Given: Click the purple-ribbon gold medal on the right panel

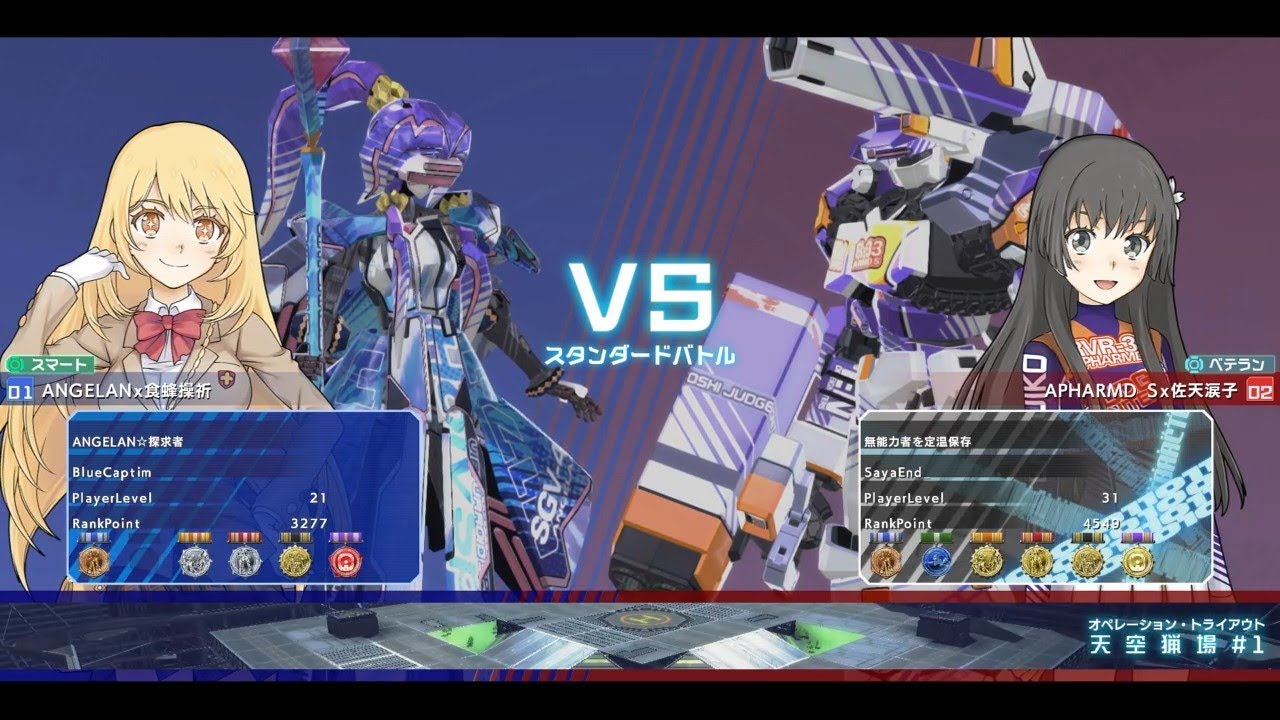Looking at the screenshot, I should [x=1137, y=560].
